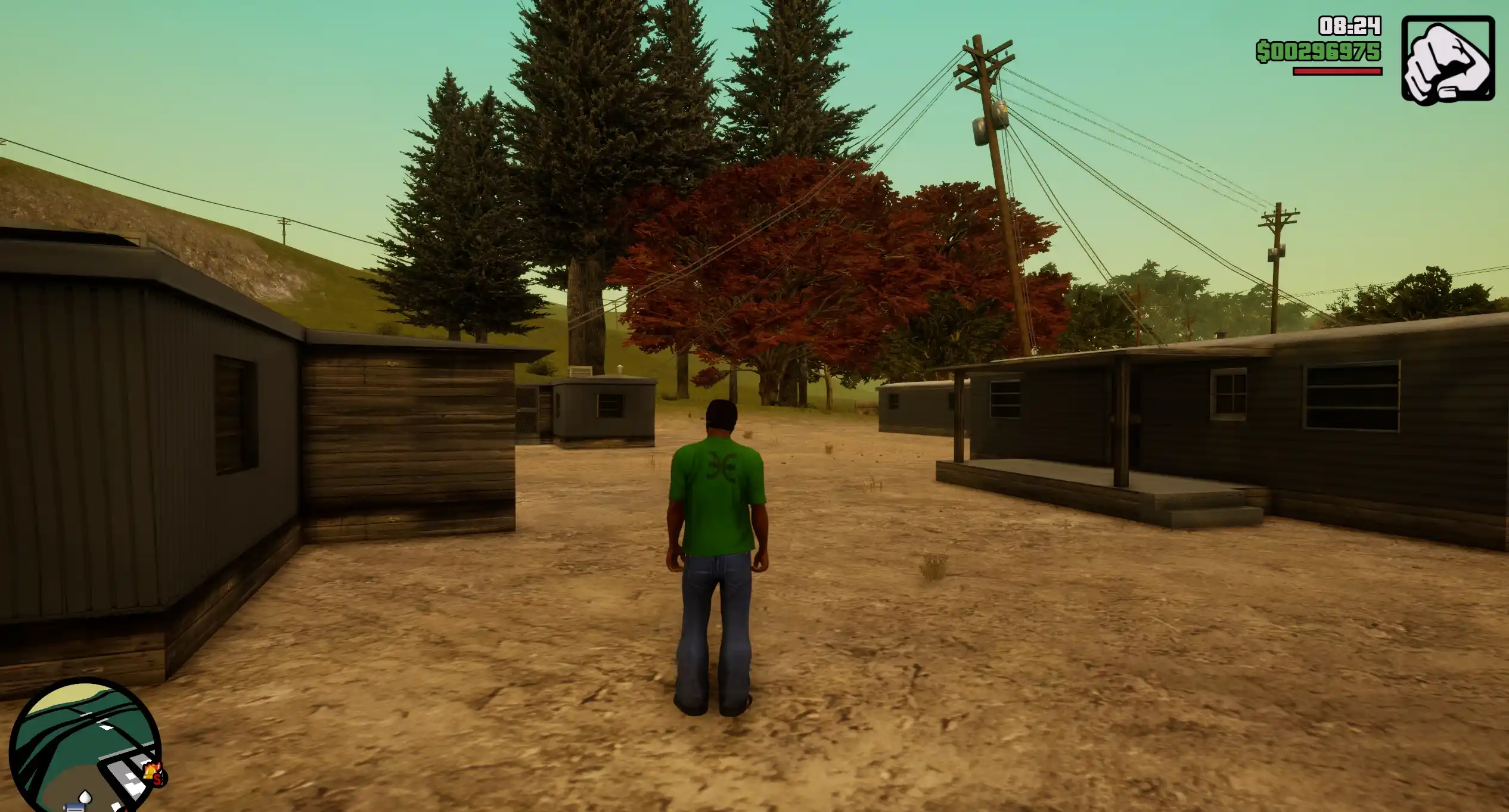This screenshot has height=812, width=1509.
Task: Select the fist weapon icon
Action: coord(1448,60)
